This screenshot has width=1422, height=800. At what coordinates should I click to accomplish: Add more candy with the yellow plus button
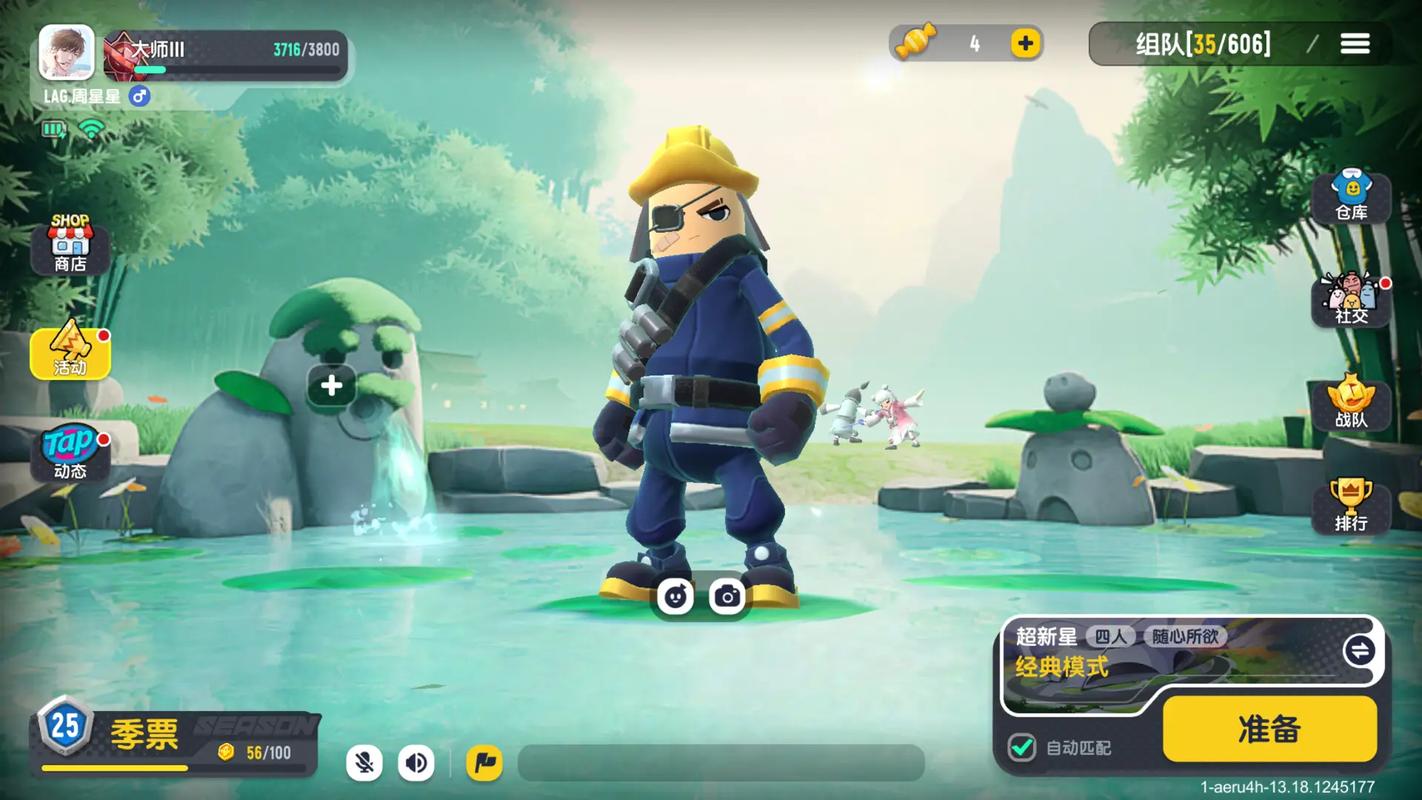[x=1025, y=43]
